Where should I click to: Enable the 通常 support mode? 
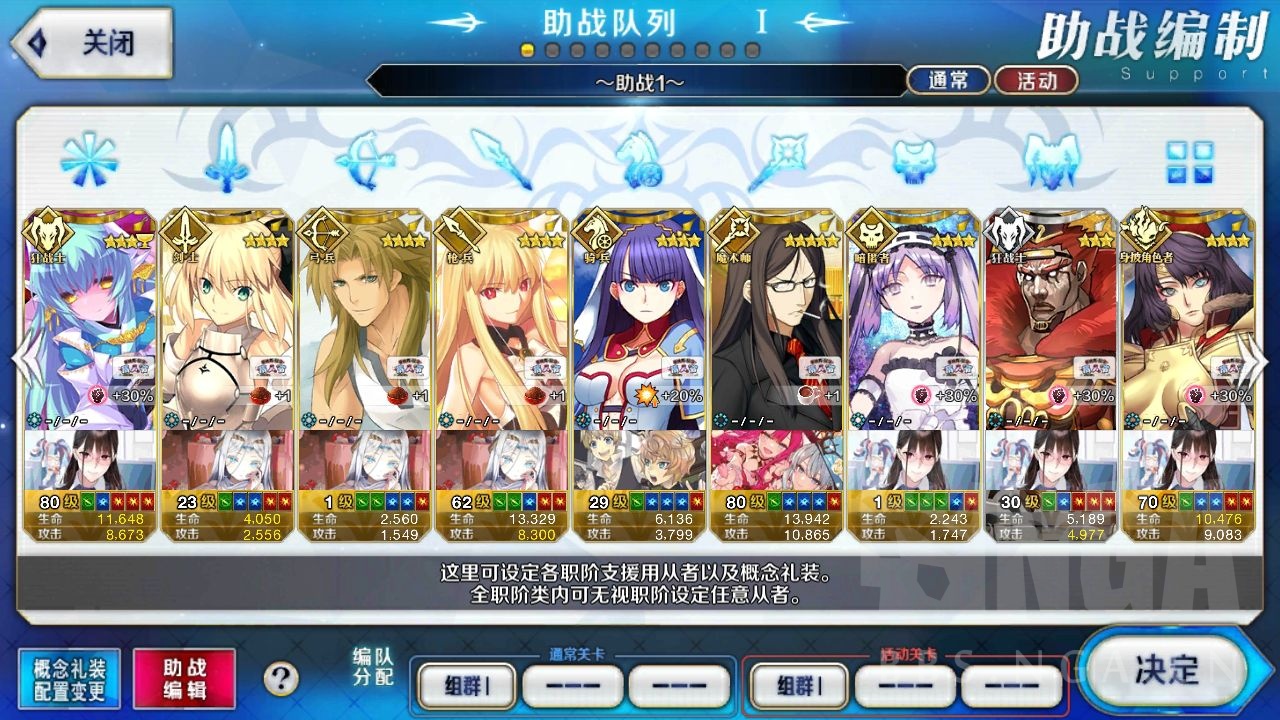(947, 80)
